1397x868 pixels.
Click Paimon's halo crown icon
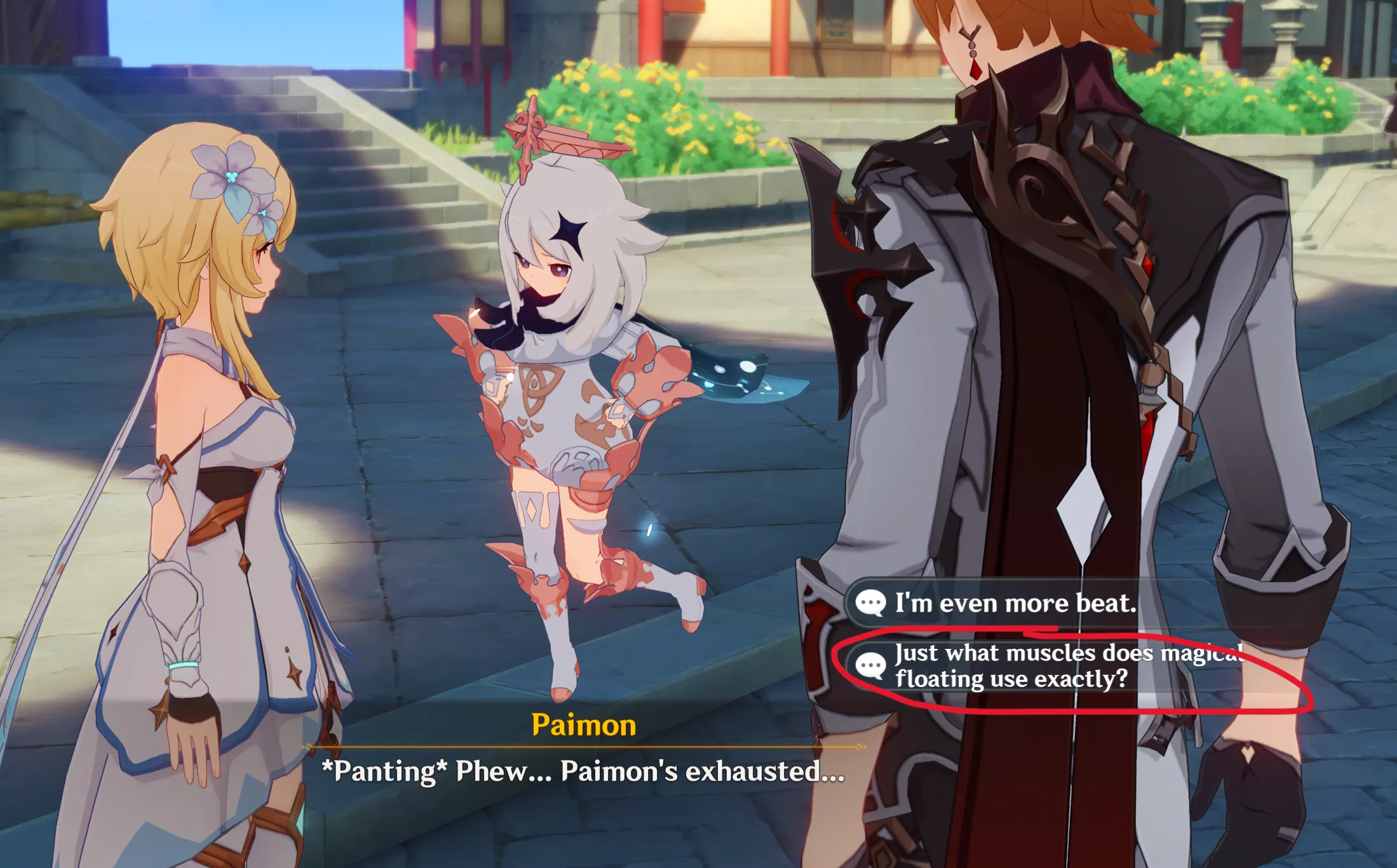(558, 137)
